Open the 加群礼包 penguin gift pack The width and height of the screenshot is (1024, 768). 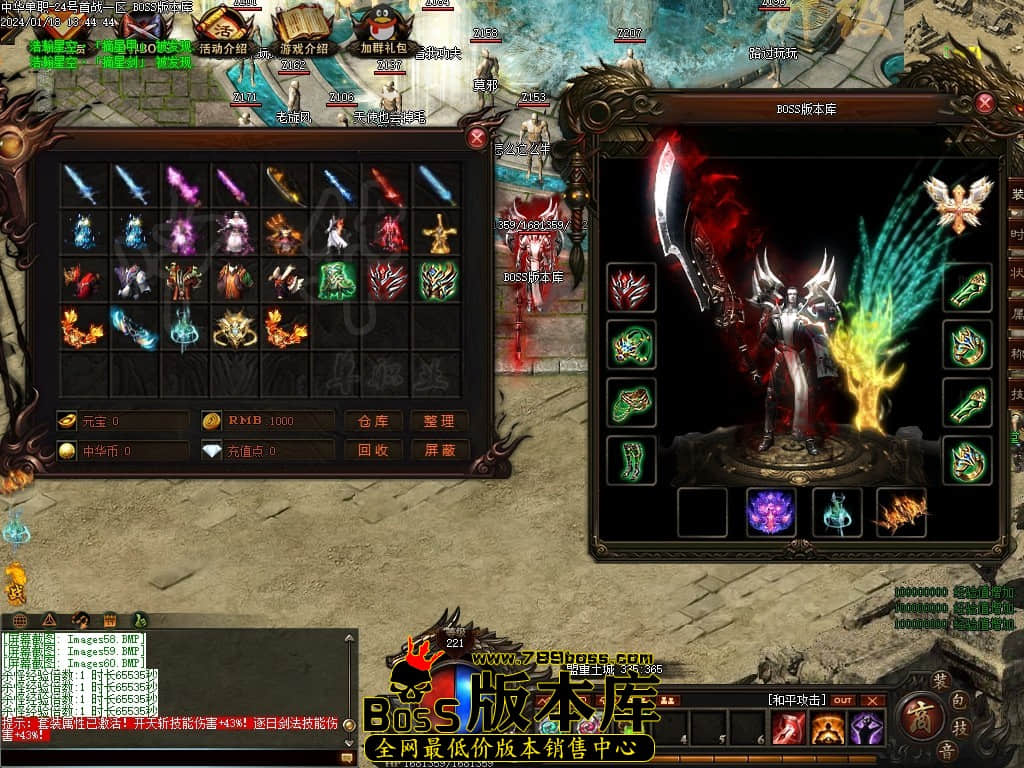(383, 30)
